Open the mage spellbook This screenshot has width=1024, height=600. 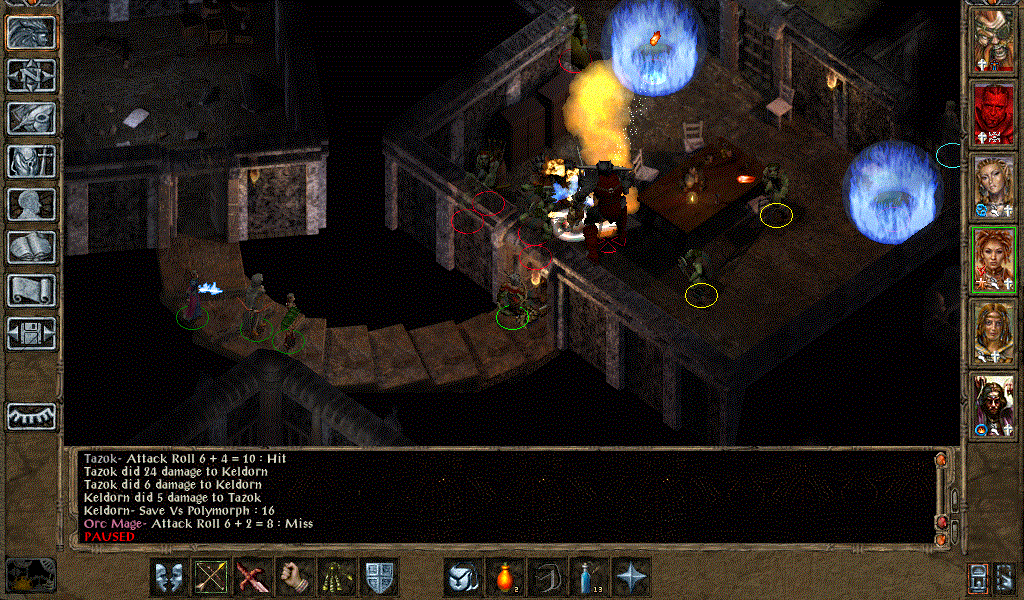point(32,247)
